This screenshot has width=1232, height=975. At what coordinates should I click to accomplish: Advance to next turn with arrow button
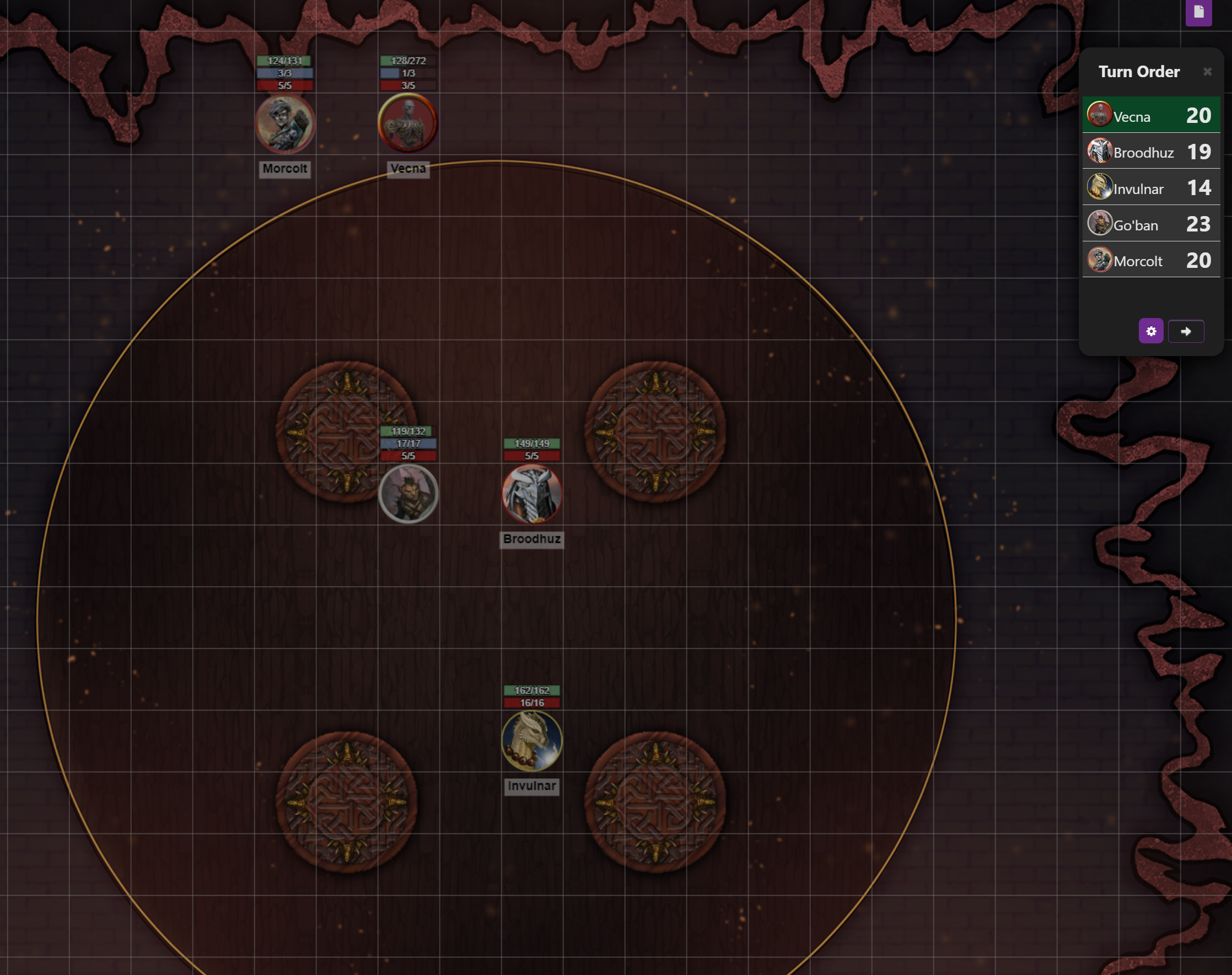(1186, 331)
